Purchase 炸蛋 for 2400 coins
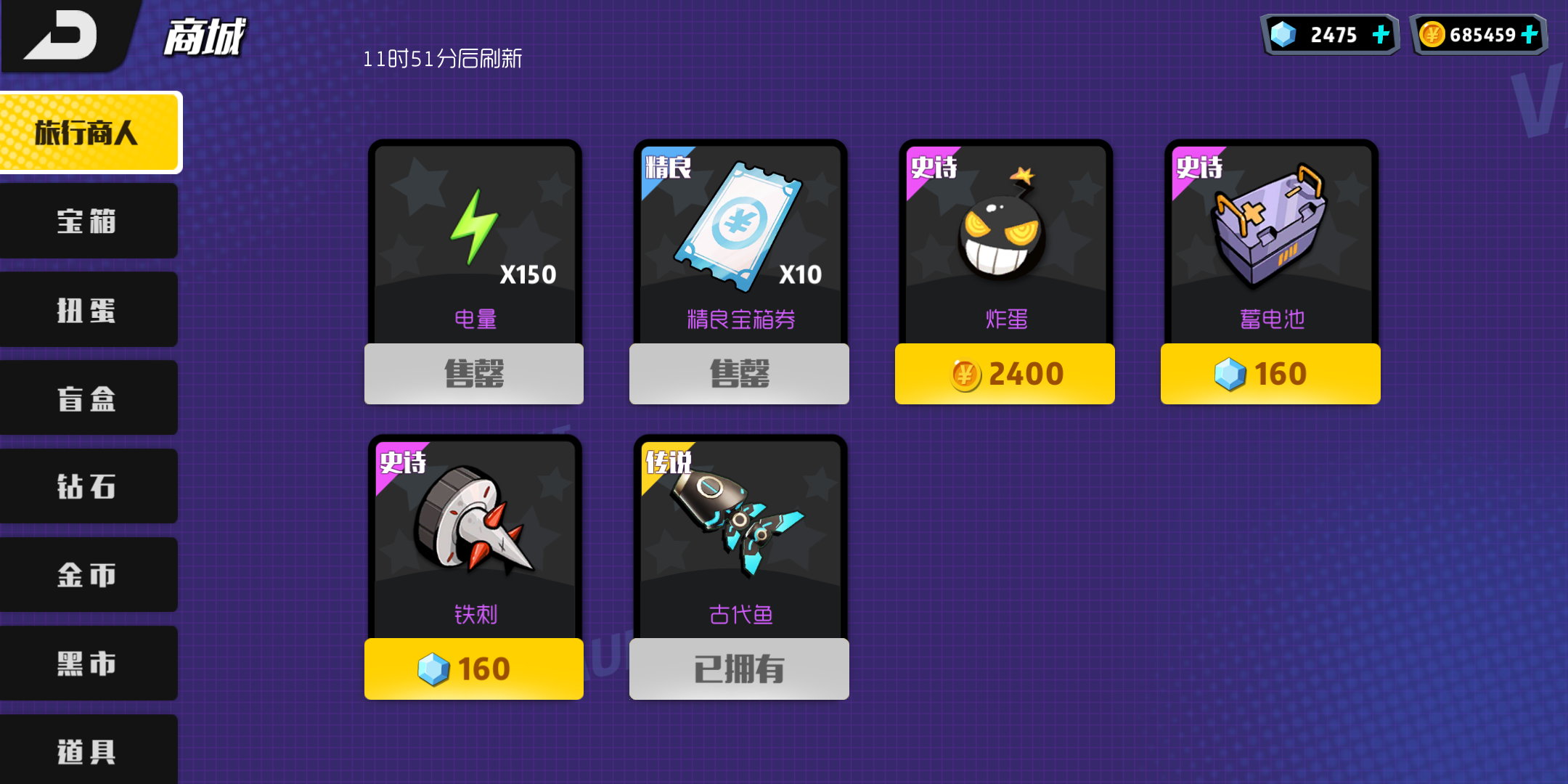 1005,373
